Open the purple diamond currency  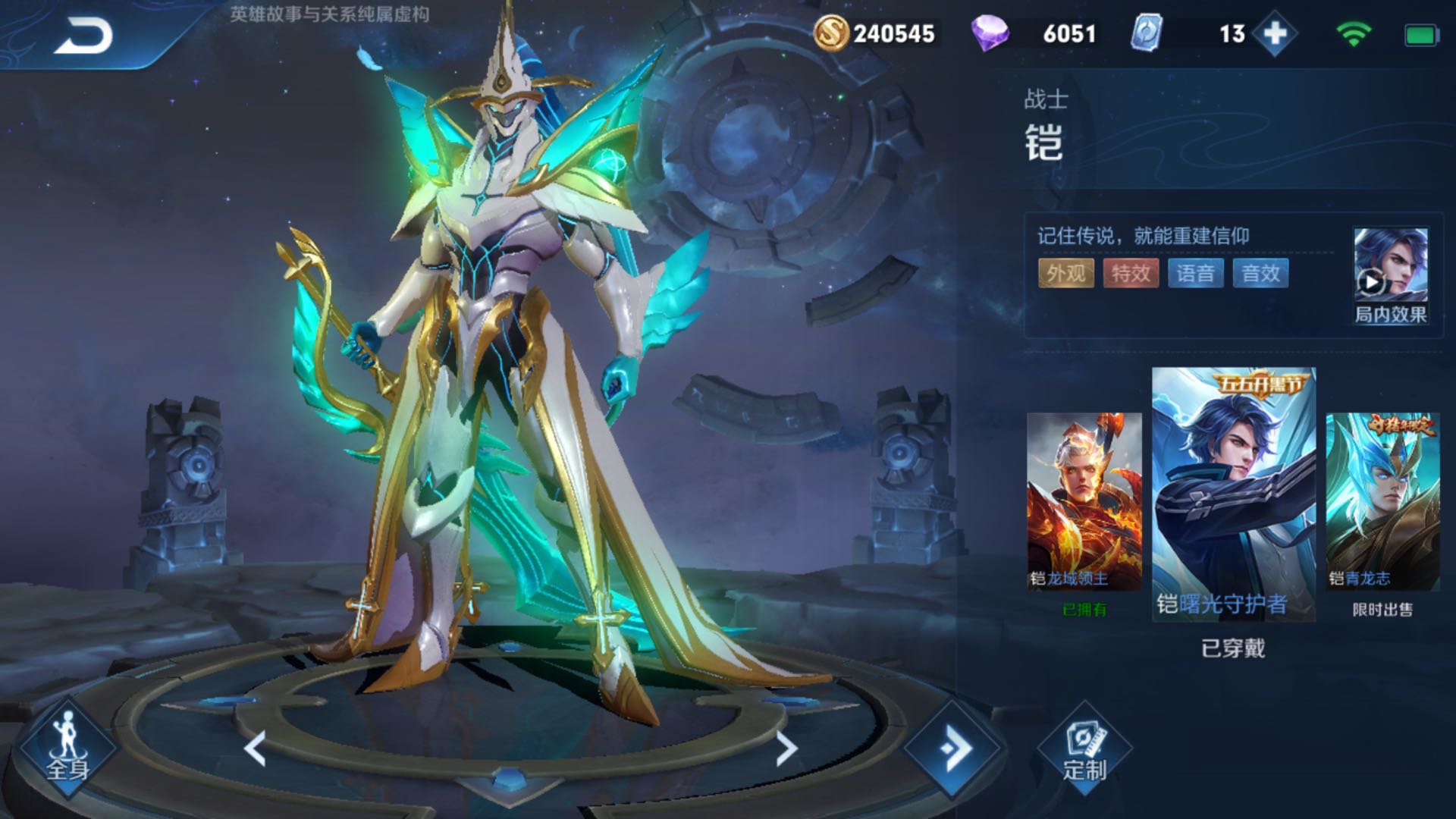tap(1035, 33)
